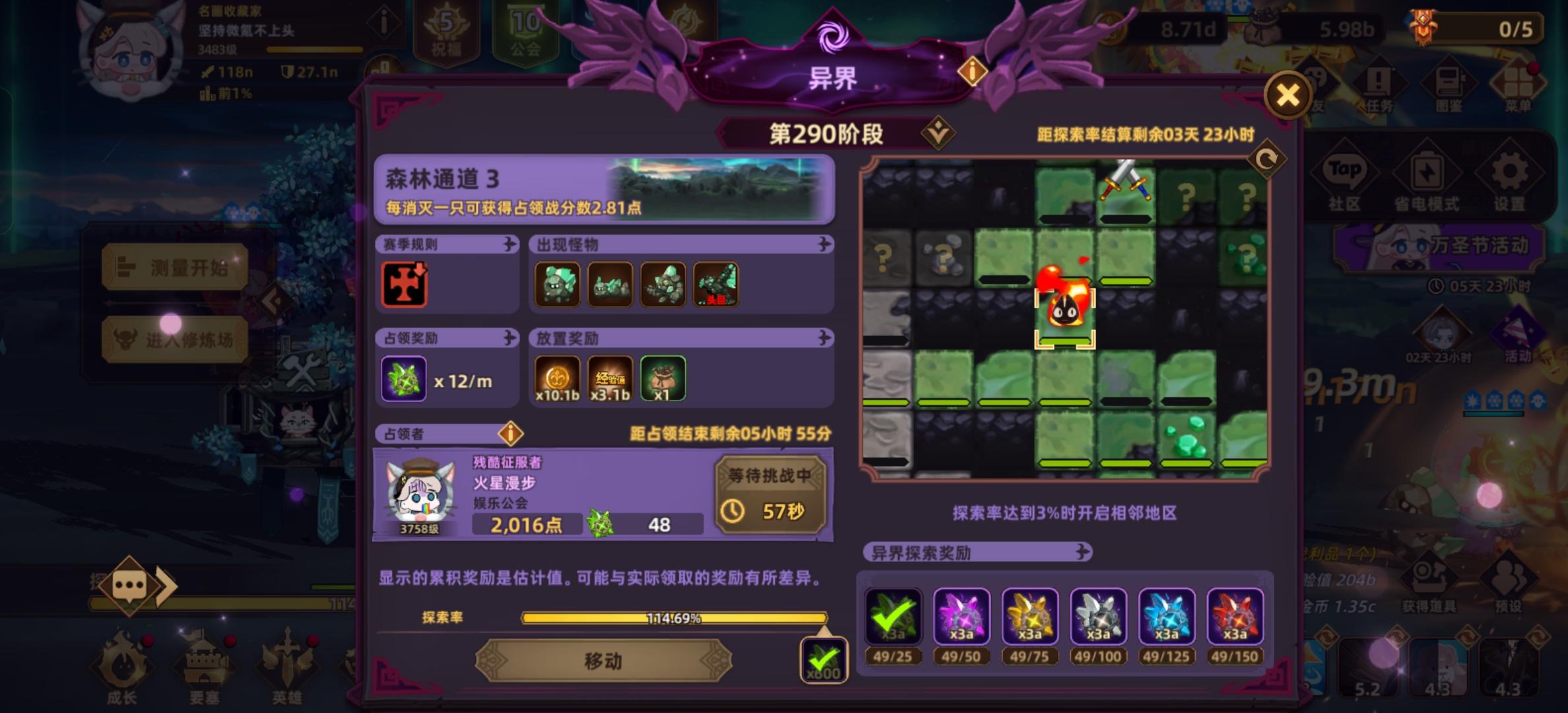
Task: Click the 探索率 progress bar
Action: pos(673,619)
